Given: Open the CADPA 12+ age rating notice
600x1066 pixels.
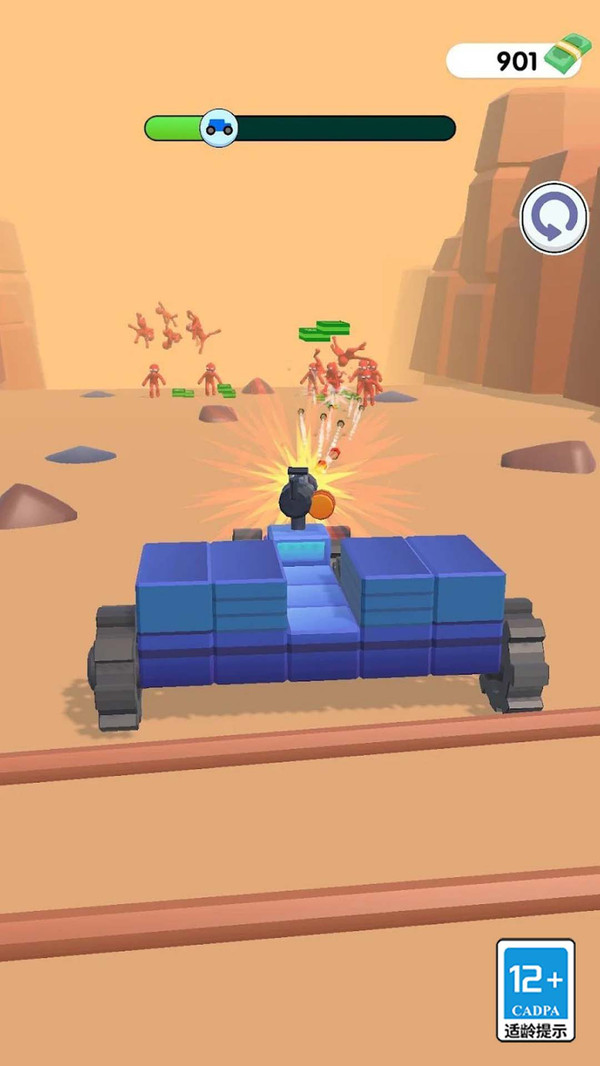Looking at the screenshot, I should point(536,990).
